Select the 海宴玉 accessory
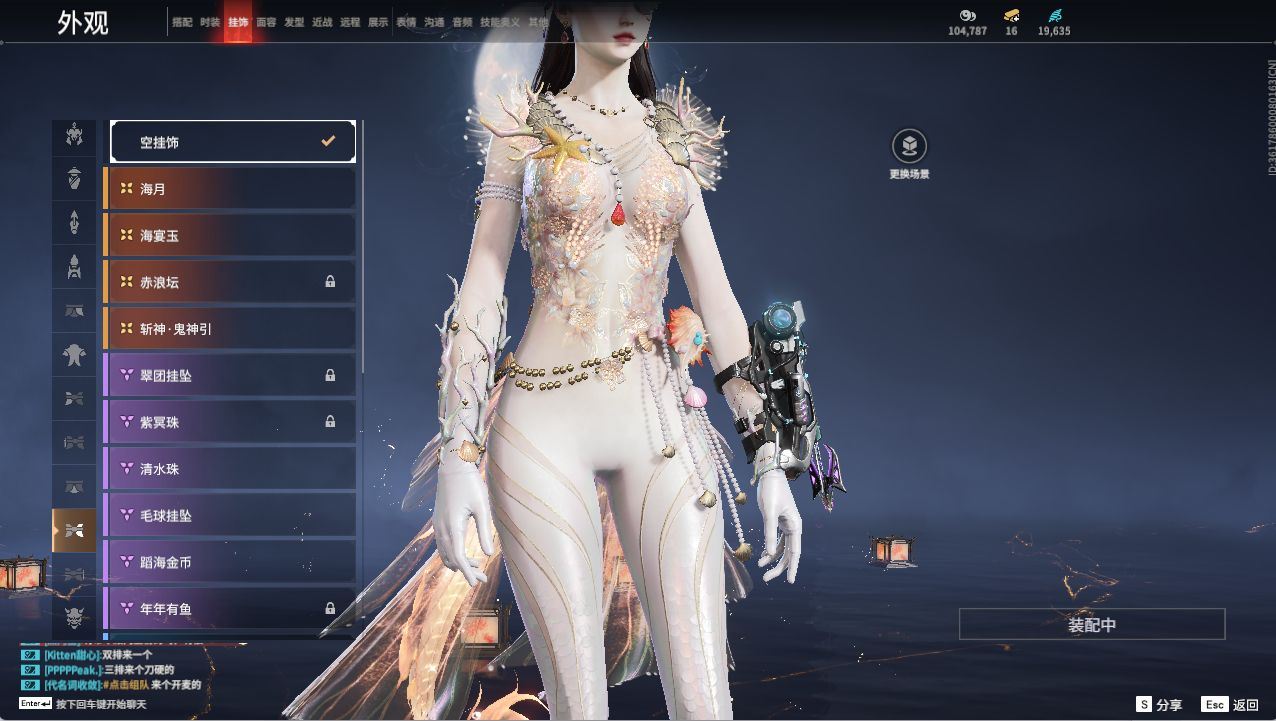The image size is (1276, 721). pyautogui.click(x=230, y=236)
